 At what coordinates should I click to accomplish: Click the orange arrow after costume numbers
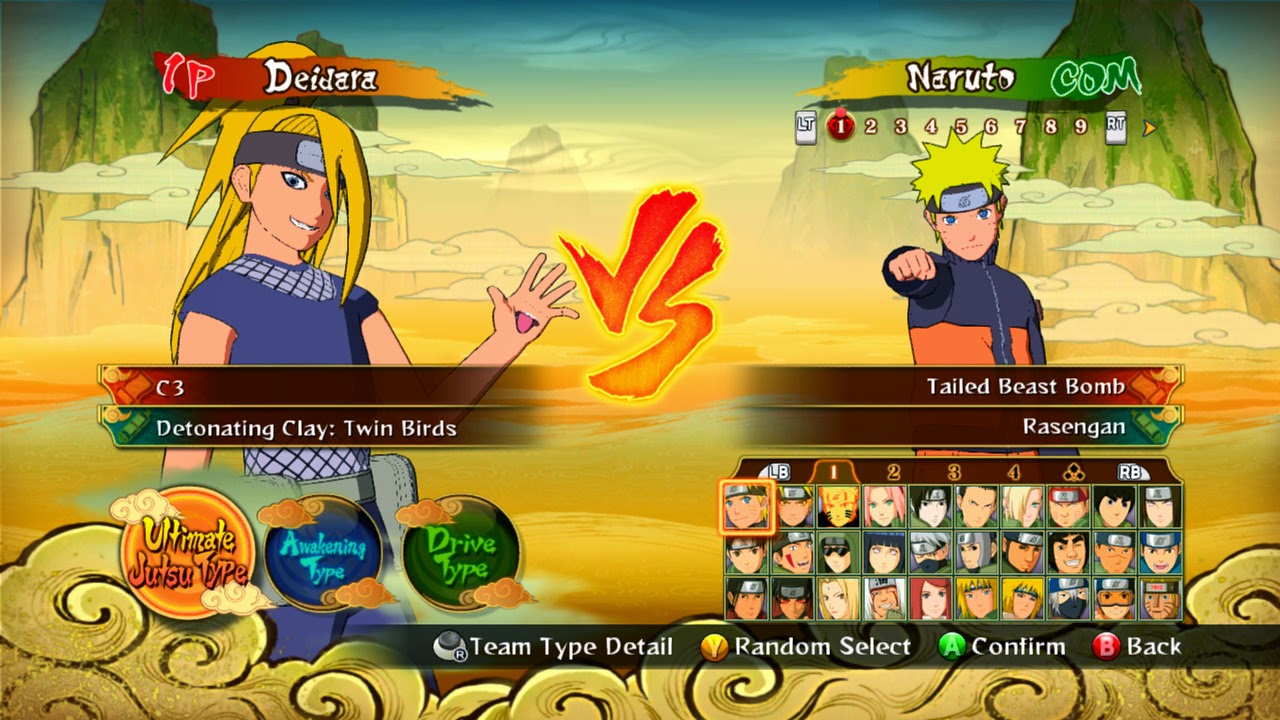point(1149,127)
